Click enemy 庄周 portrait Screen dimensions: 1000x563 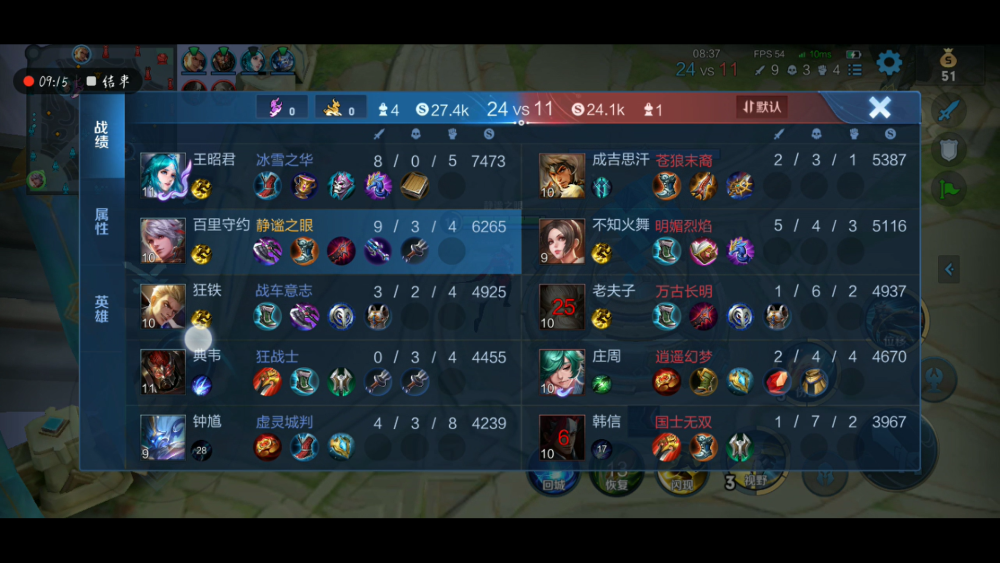[x=561, y=371]
